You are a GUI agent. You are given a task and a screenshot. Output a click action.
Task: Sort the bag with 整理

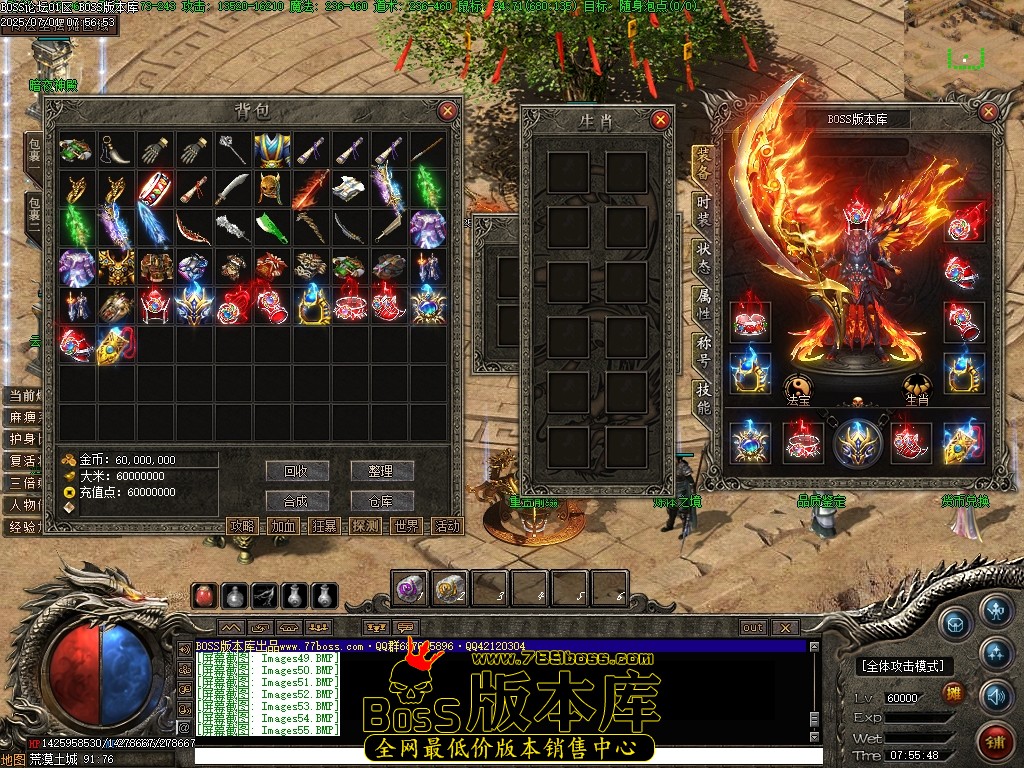(382, 471)
